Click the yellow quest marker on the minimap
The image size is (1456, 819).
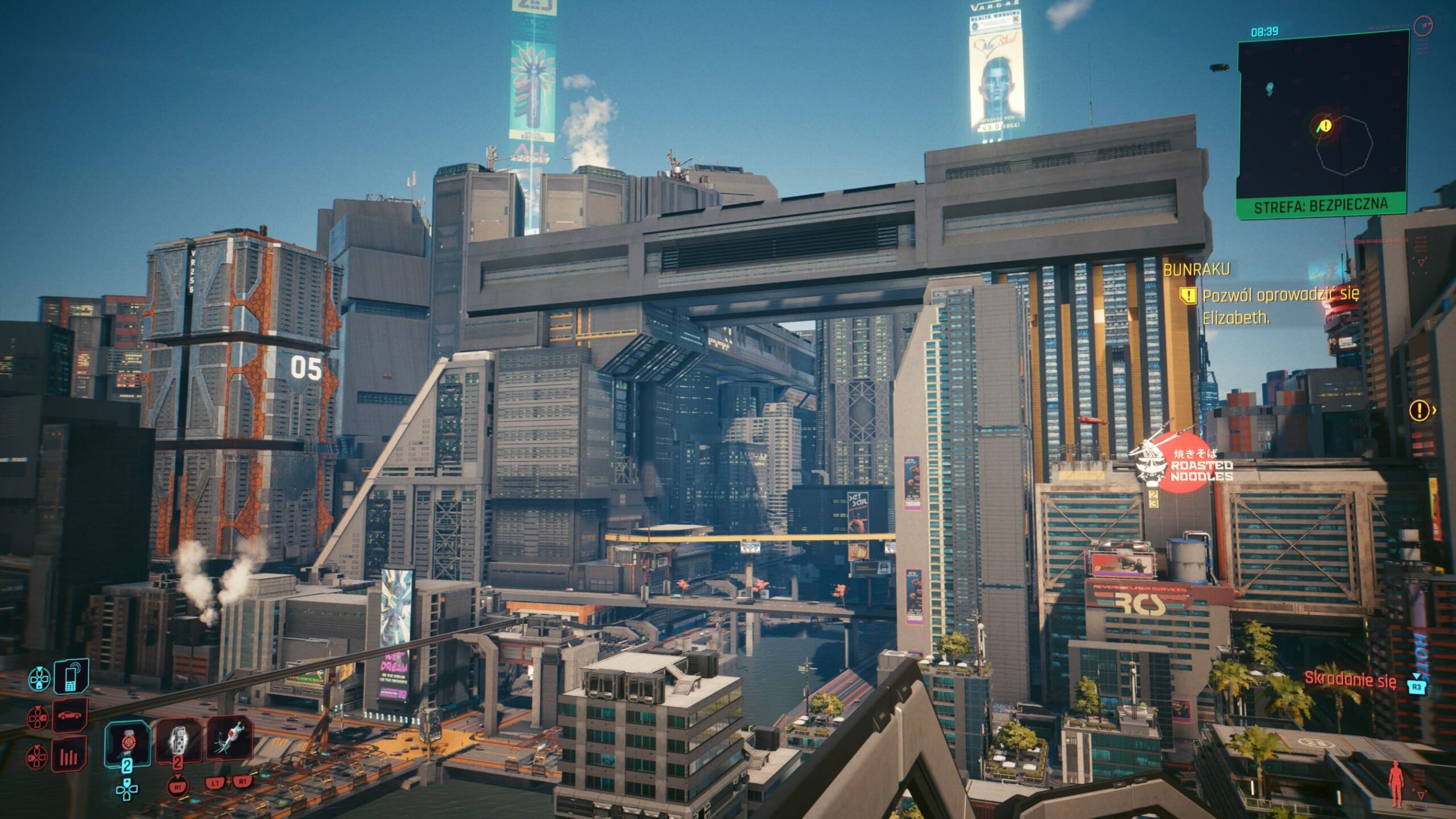click(x=1325, y=125)
